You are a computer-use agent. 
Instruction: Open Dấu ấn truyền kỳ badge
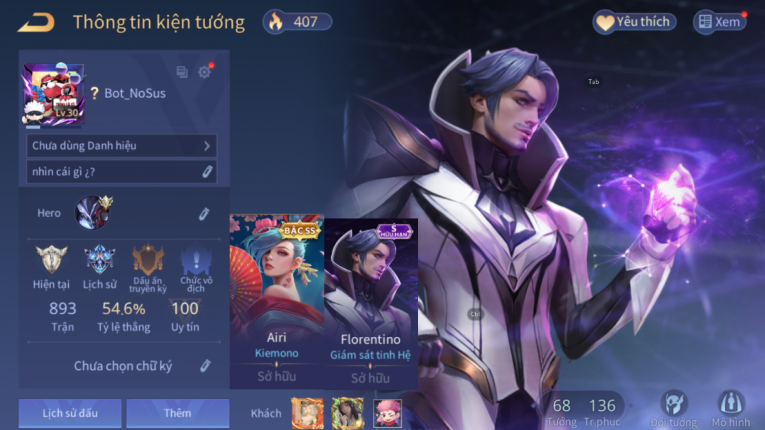click(148, 264)
